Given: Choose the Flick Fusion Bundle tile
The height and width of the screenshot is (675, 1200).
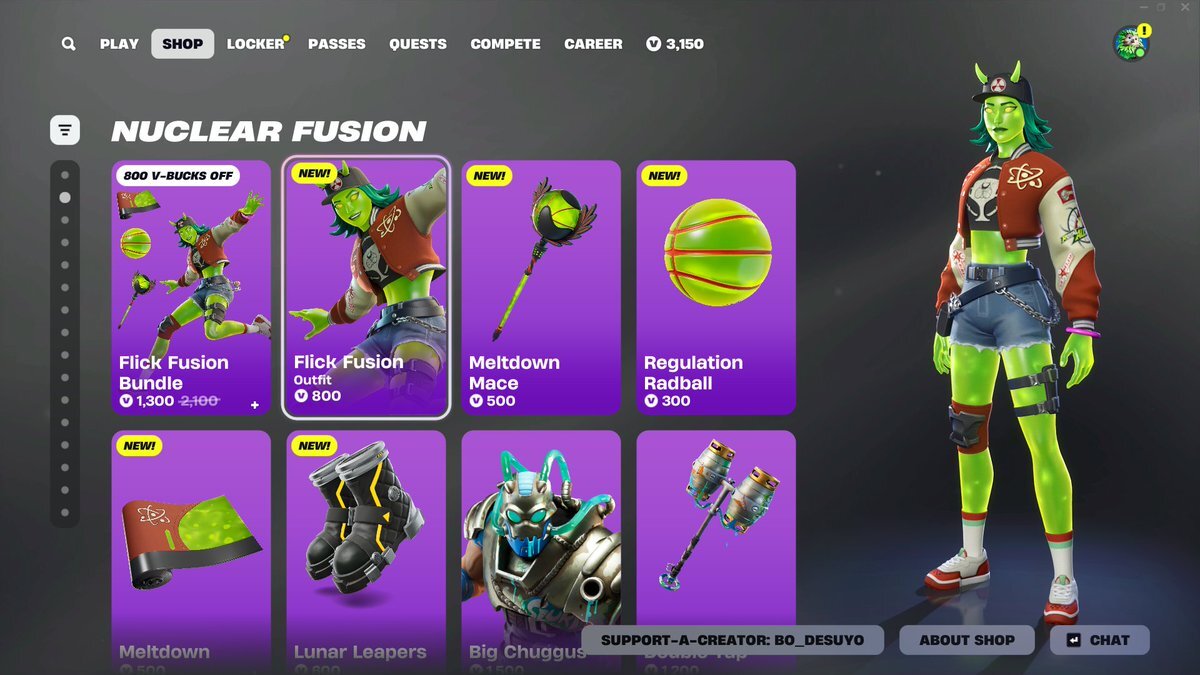Looking at the screenshot, I should 191,287.
